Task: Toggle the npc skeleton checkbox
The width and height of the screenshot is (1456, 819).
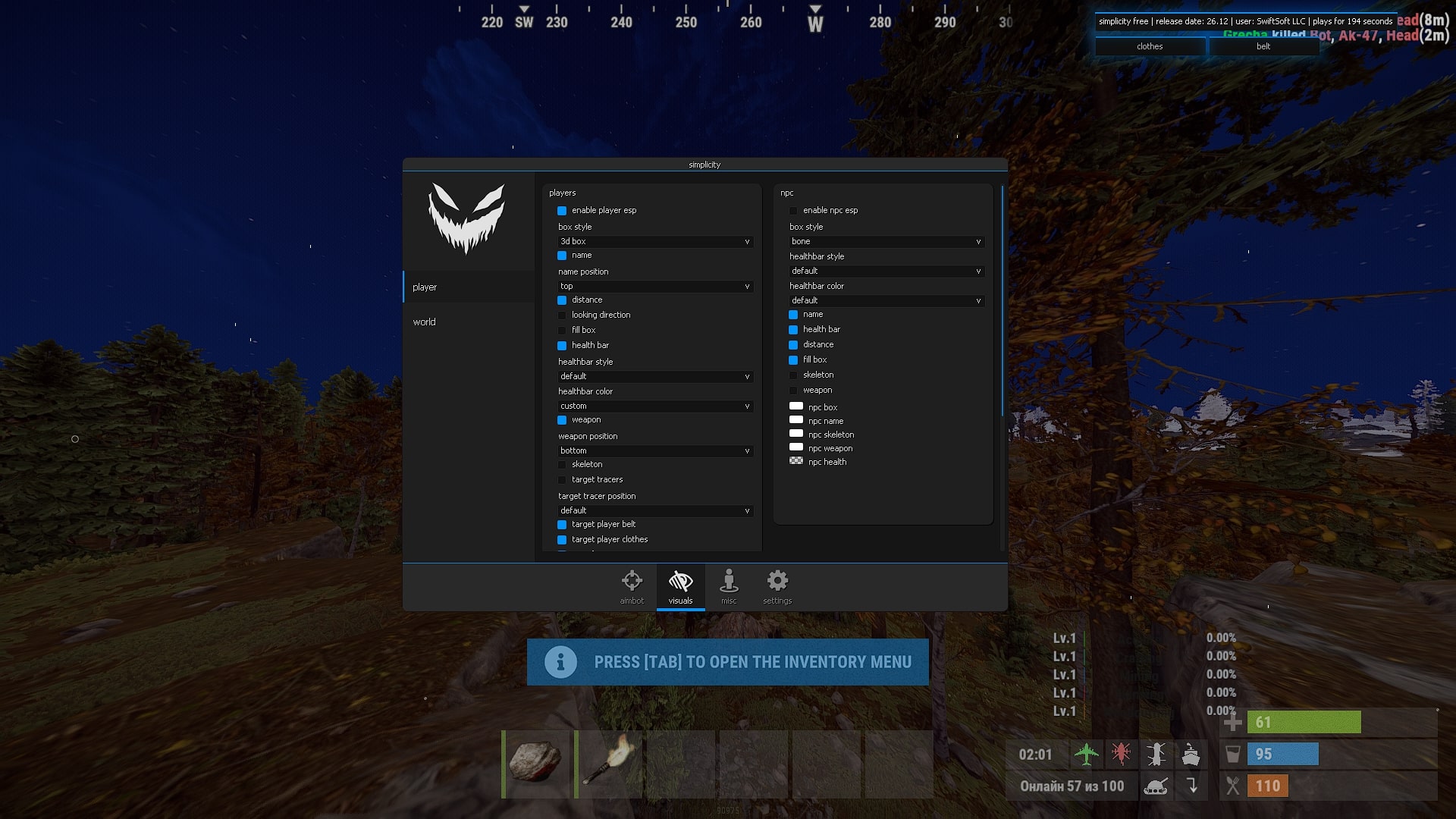Action: click(794, 375)
